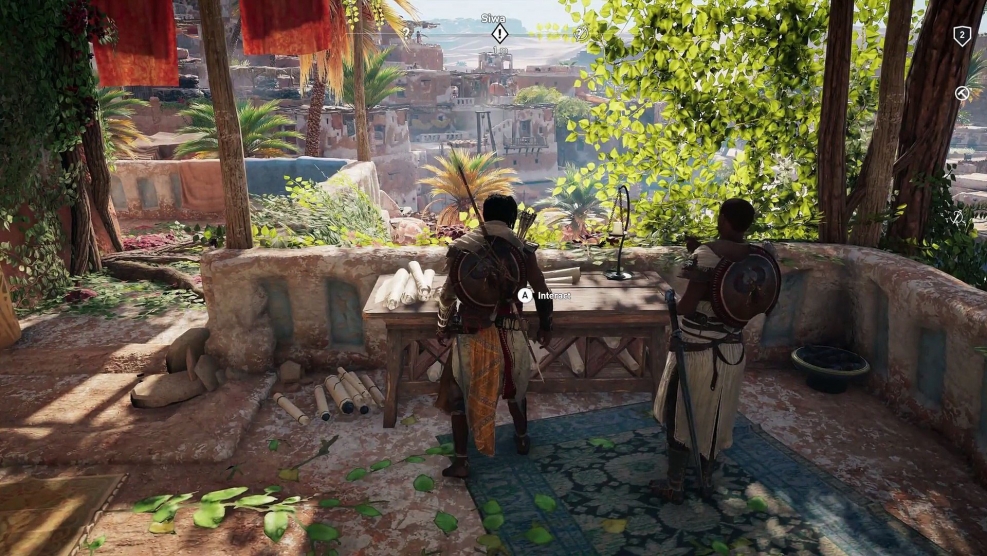Screen dimensions: 987x556
Task: Click the hammer crafting notification icon
Action: click(962, 93)
